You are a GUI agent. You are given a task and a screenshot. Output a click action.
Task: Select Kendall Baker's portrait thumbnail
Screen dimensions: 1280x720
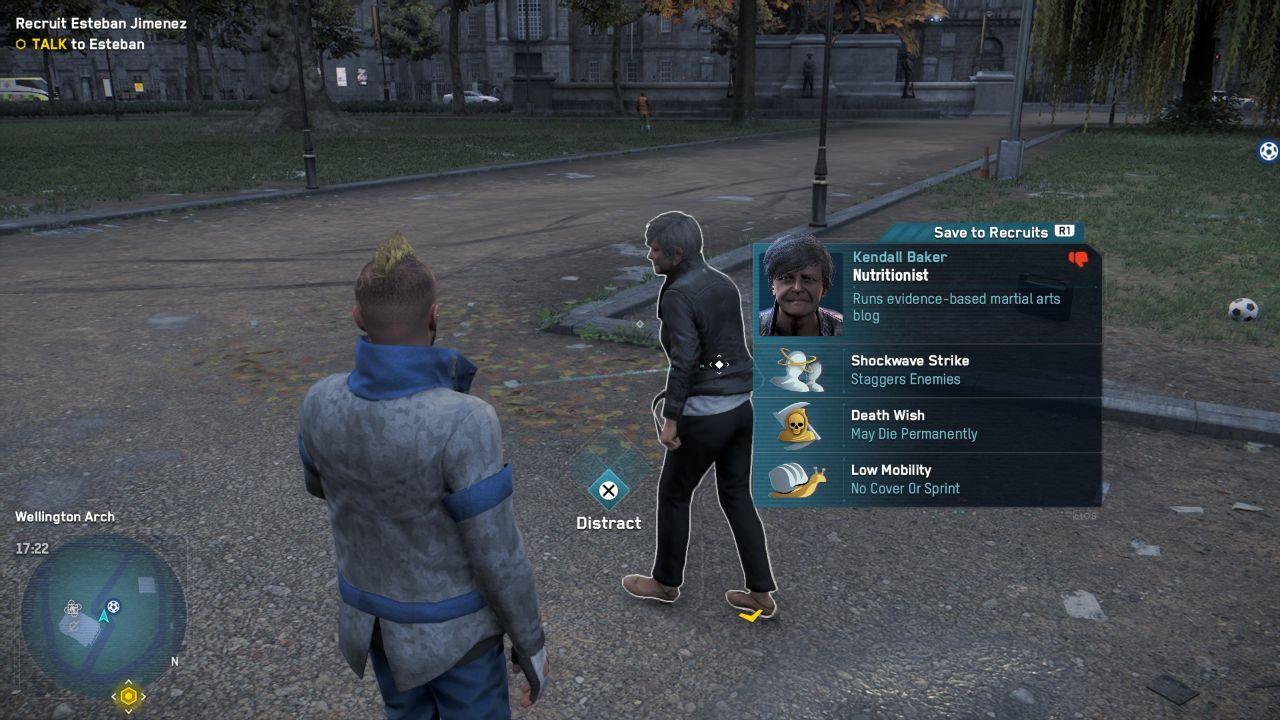point(798,287)
